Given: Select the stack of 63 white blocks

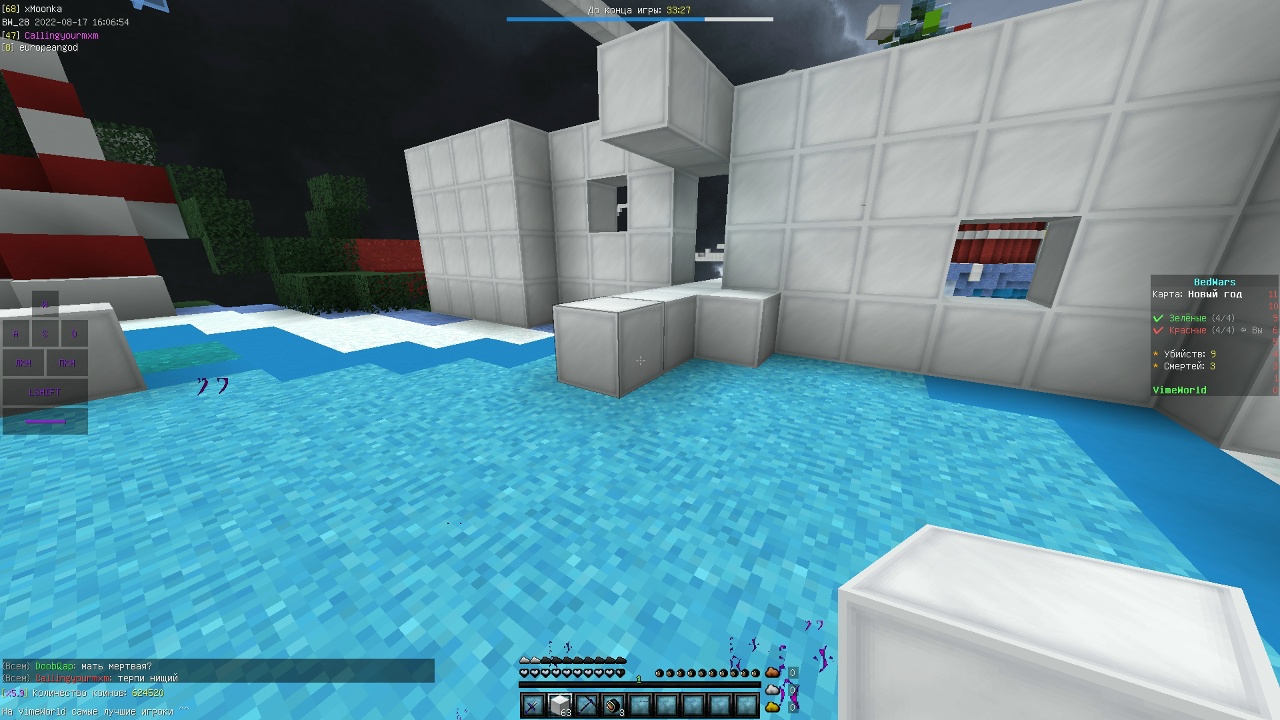Looking at the screenshot, I should point(561,704).
